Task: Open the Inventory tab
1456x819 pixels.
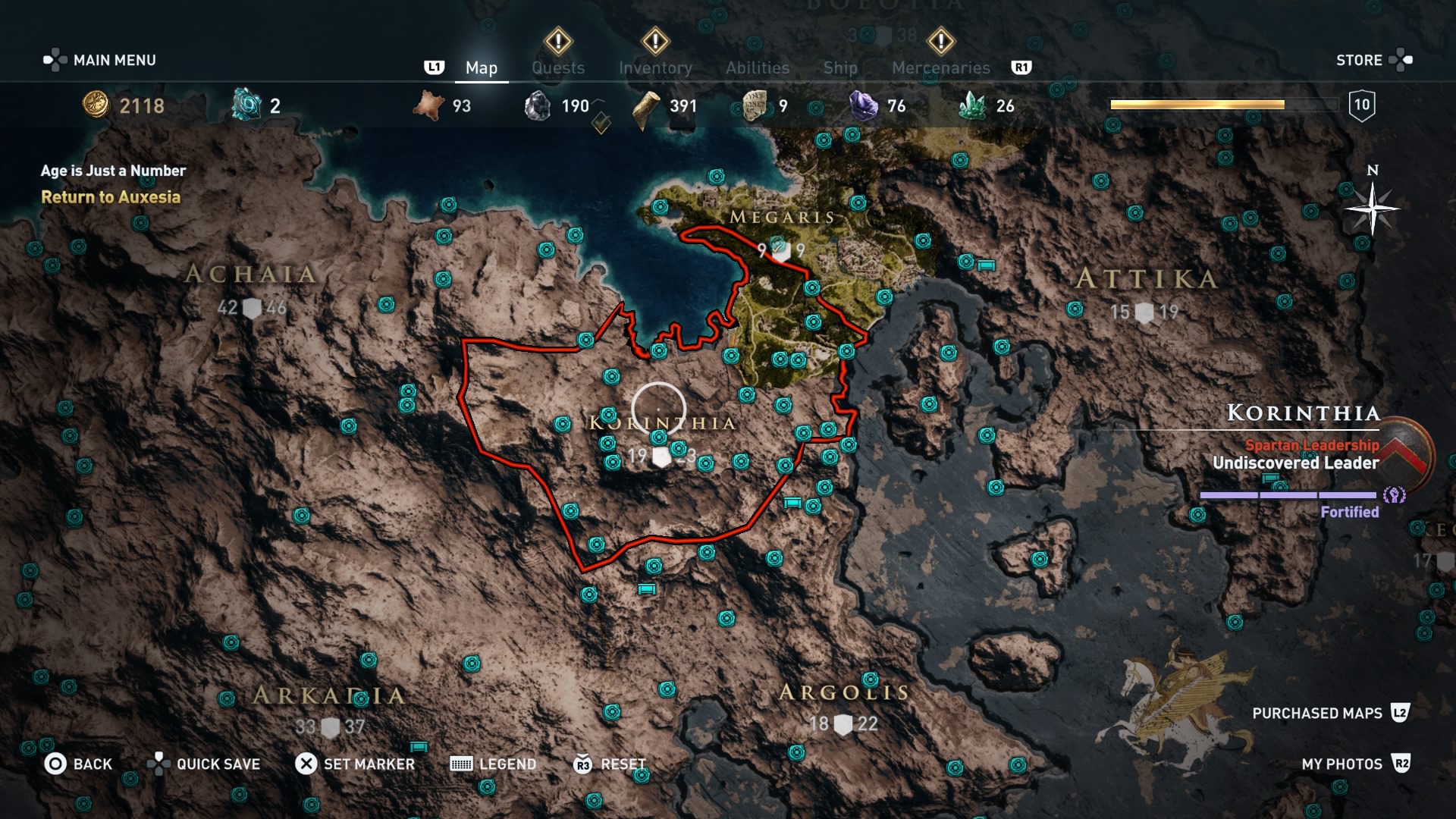Action: 655,67
